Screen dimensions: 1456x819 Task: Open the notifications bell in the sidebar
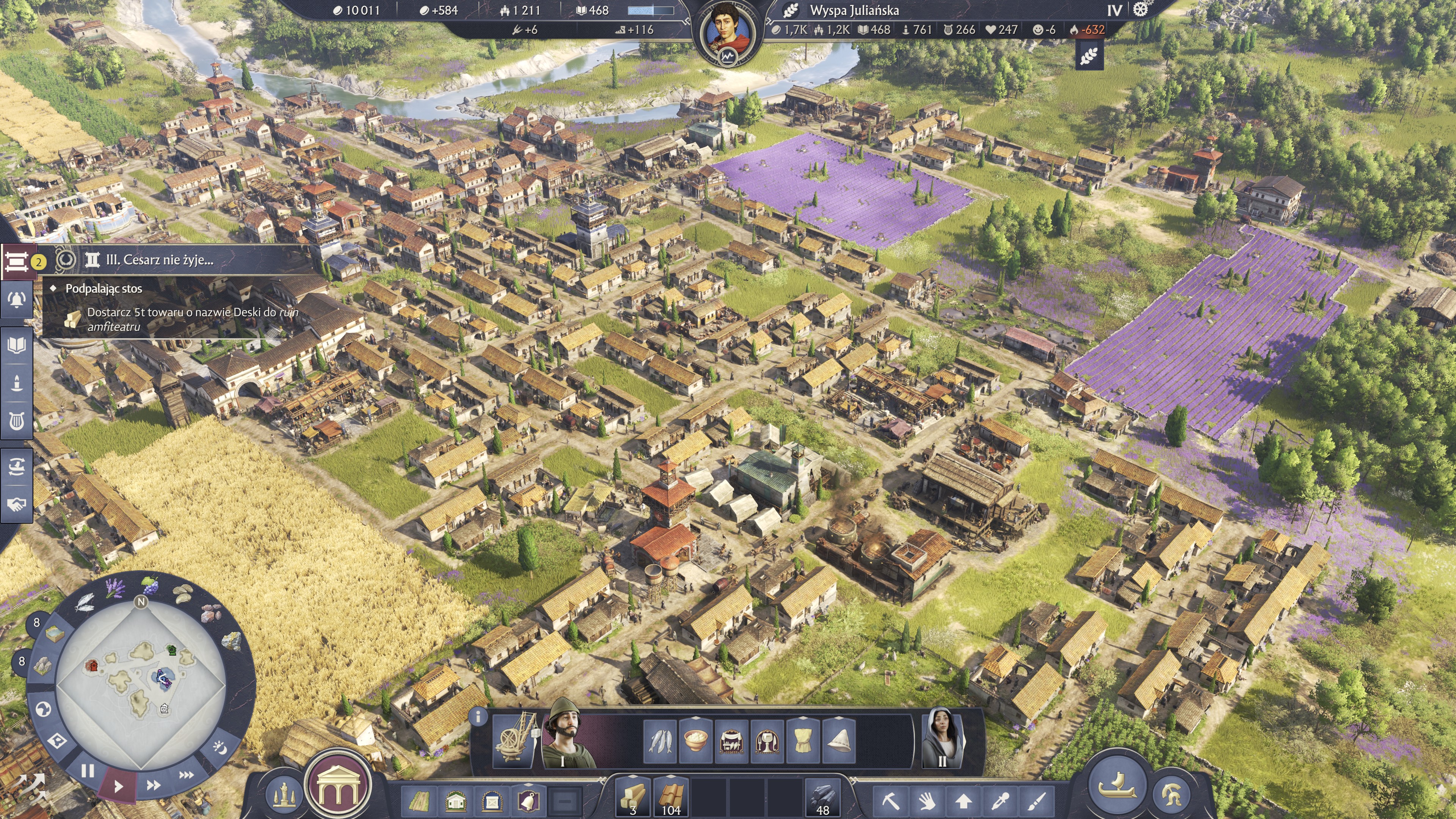click(x=17, y=300)
